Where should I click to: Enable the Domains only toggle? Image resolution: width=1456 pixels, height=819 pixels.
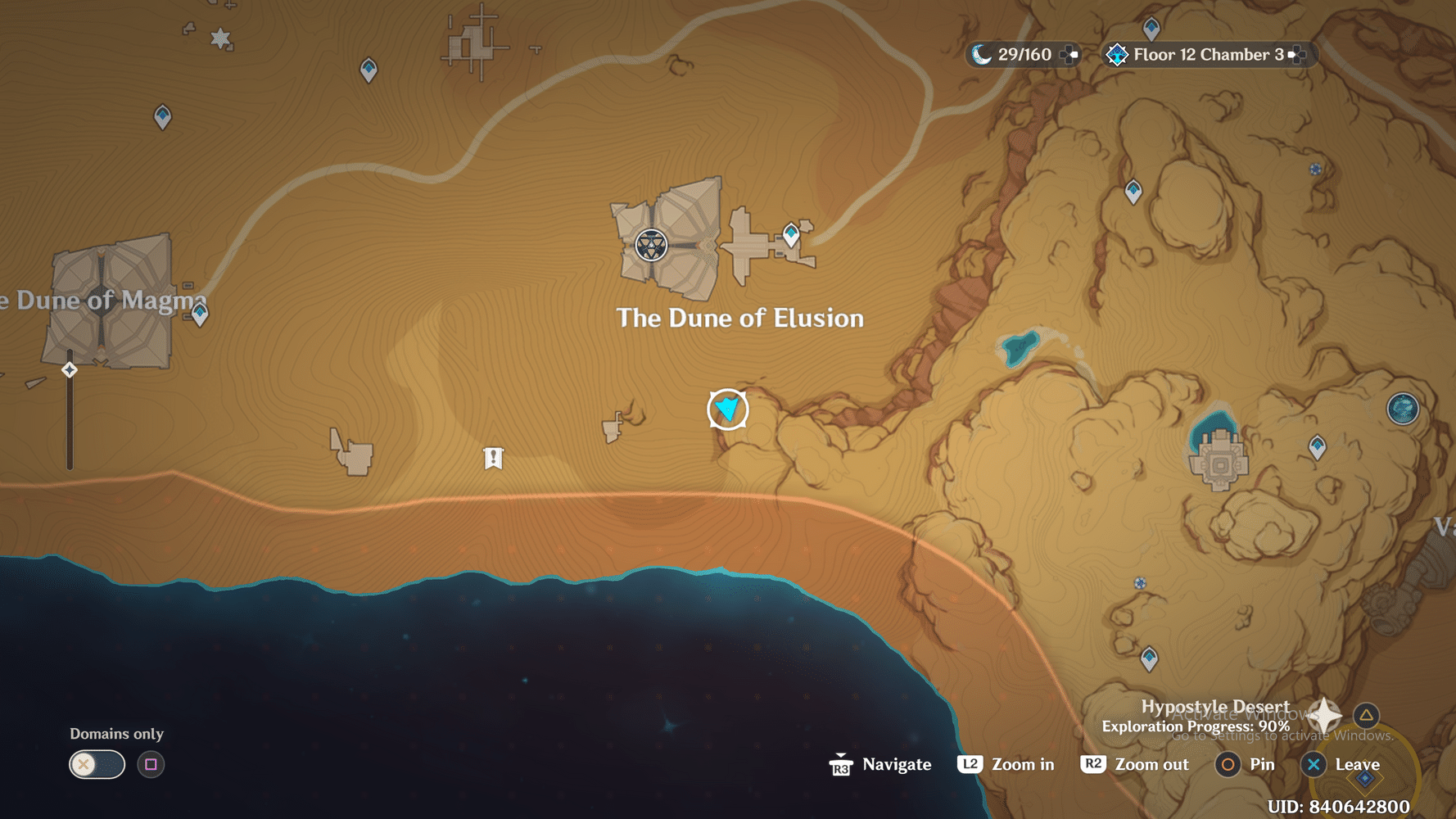96,764
